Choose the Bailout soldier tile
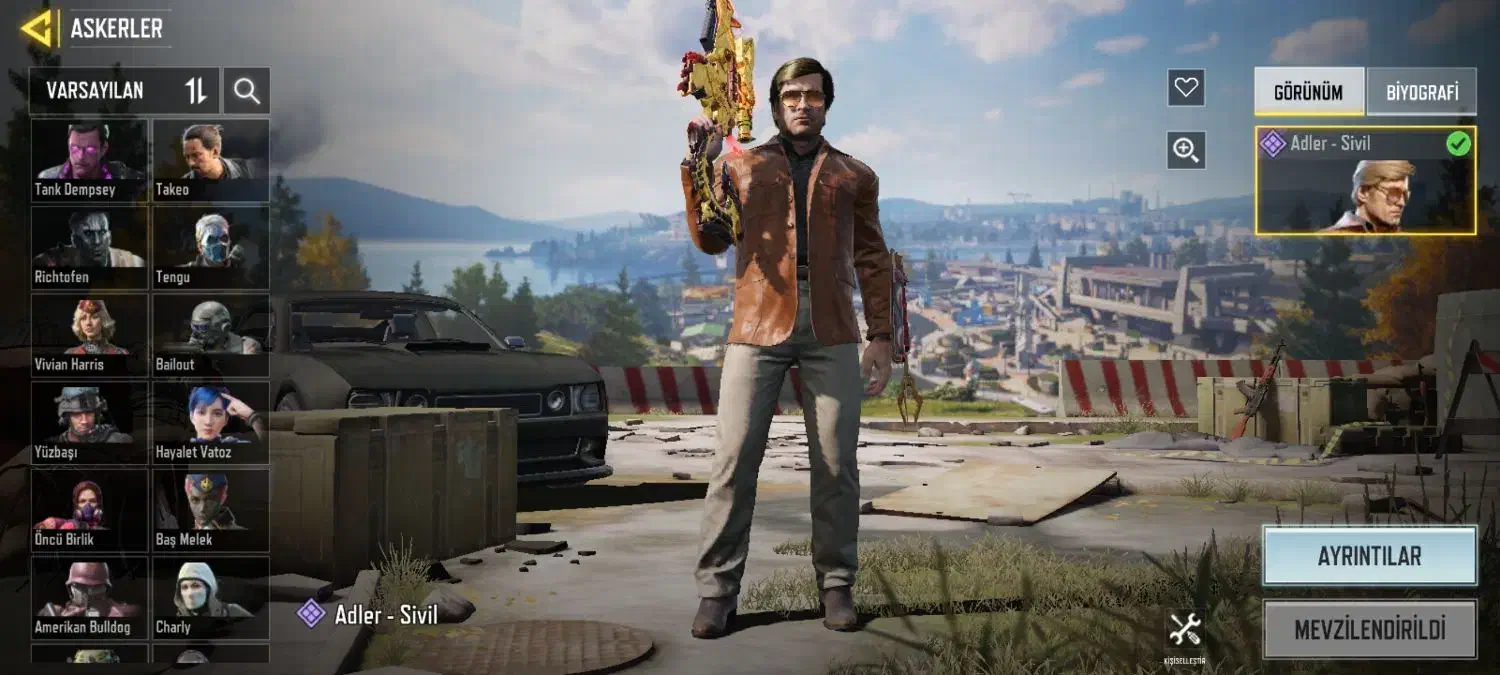 click(211, 335)
